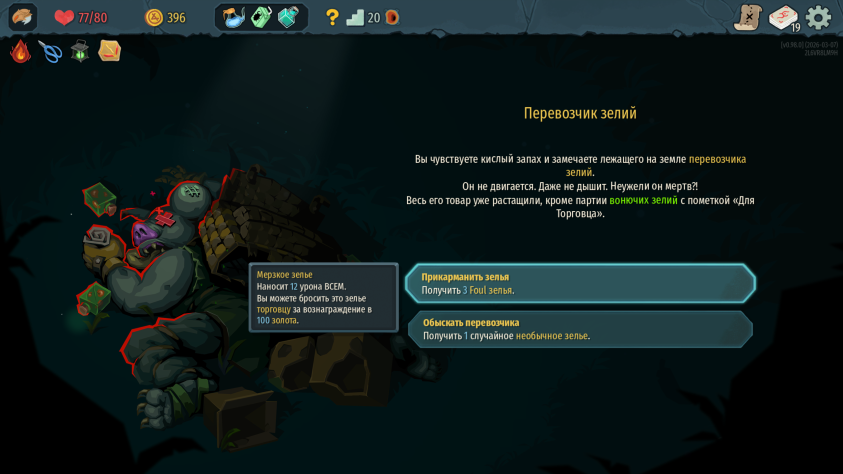
Task: Select the teal square bottle potion
Action: tap(288, 17)
